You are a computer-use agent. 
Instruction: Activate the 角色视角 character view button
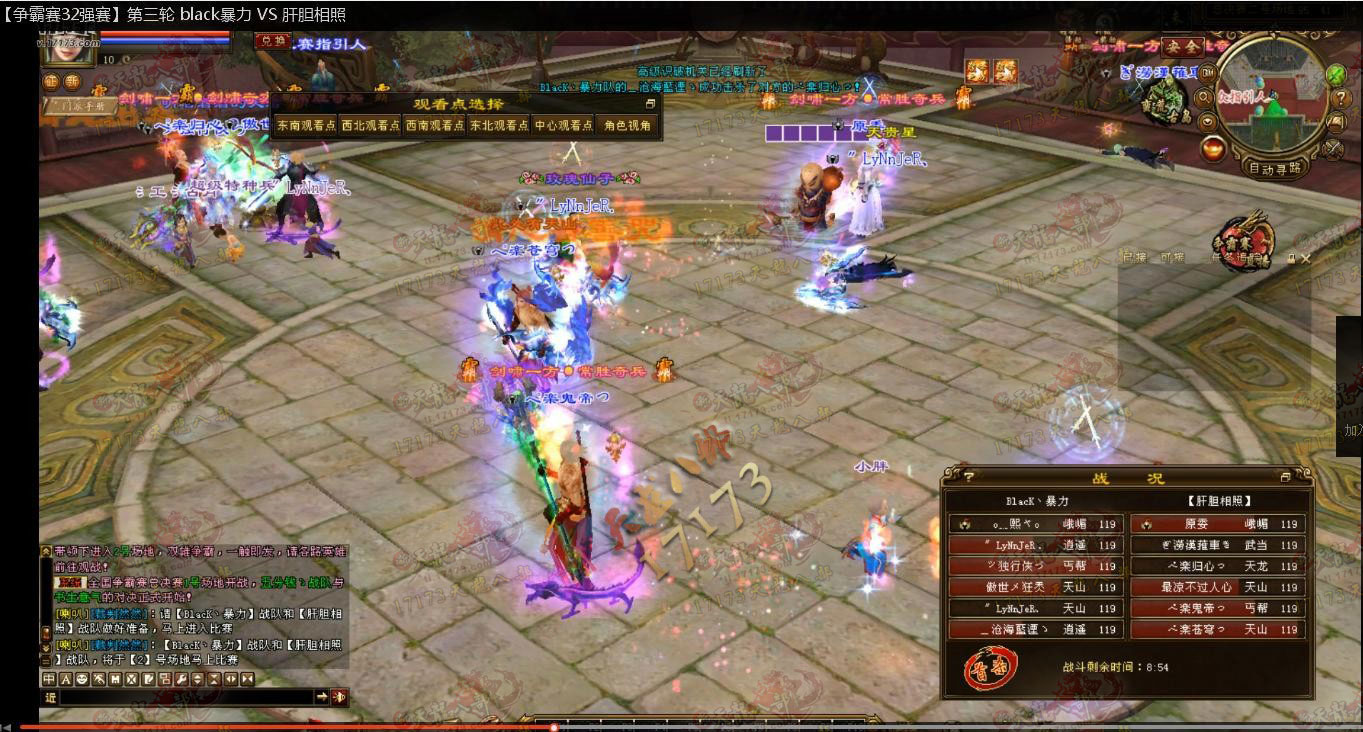pos(627,126)
